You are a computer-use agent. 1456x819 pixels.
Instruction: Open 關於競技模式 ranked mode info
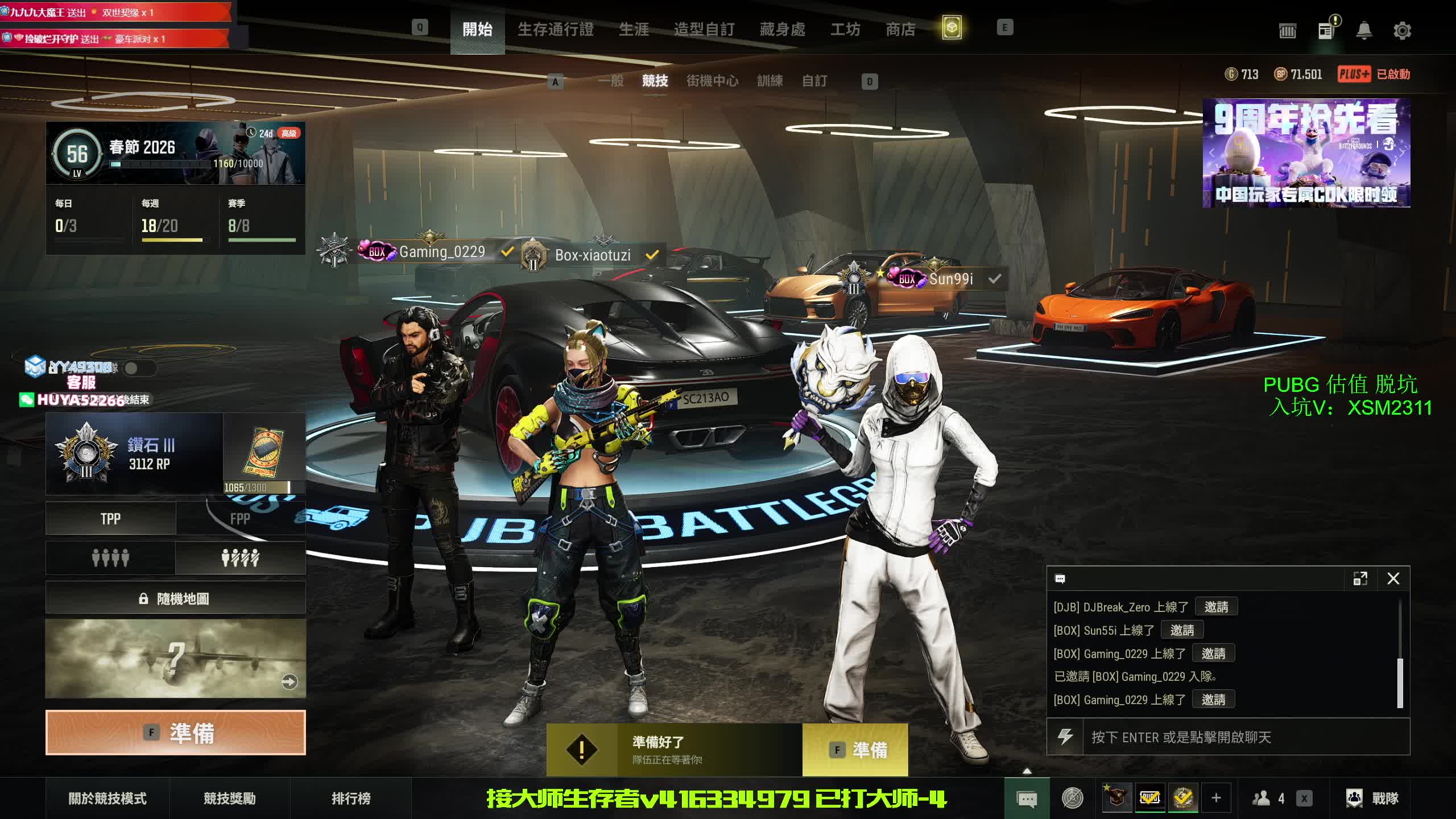pos(107,799)
